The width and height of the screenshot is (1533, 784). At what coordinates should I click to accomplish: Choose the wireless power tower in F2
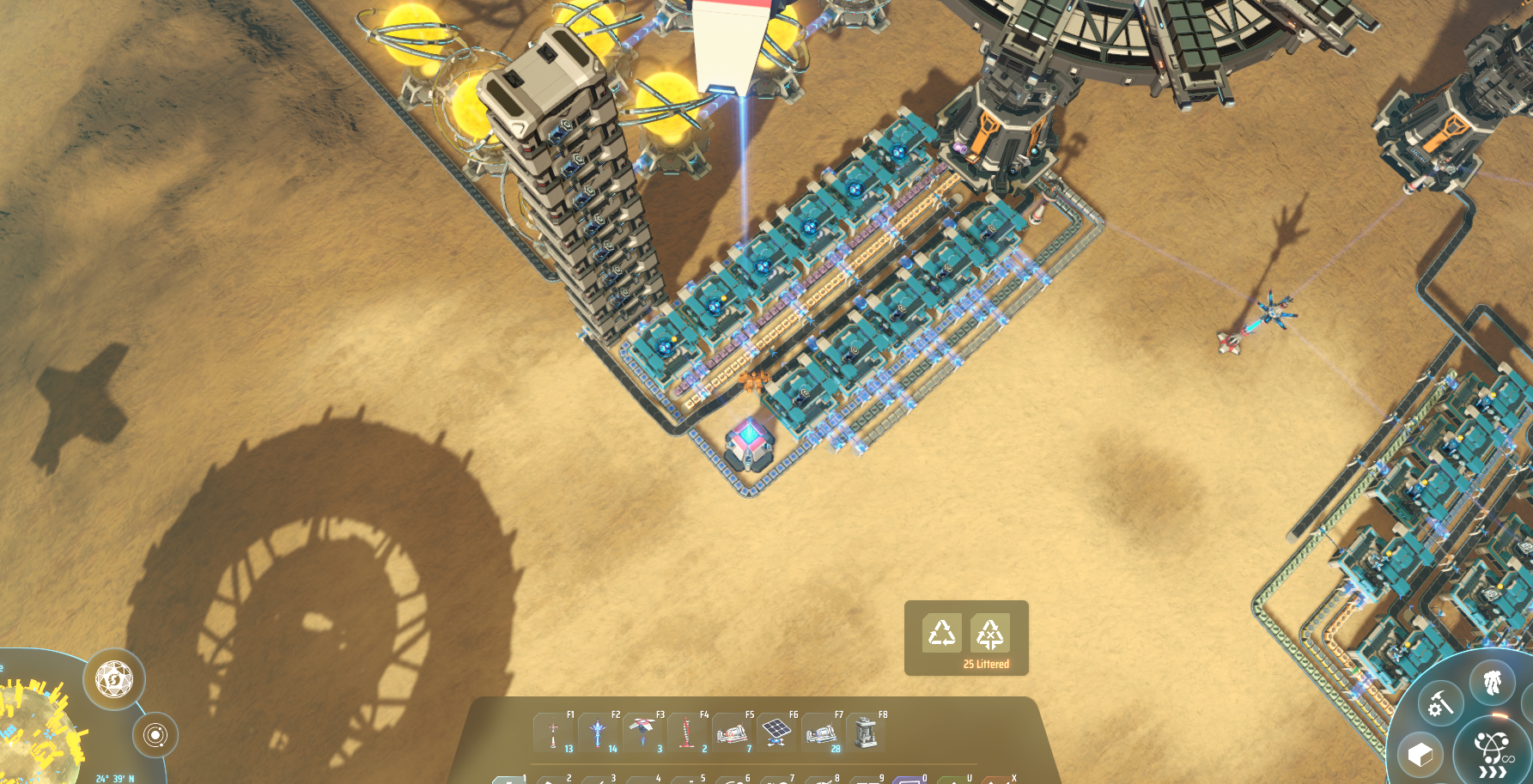point(599,733)
